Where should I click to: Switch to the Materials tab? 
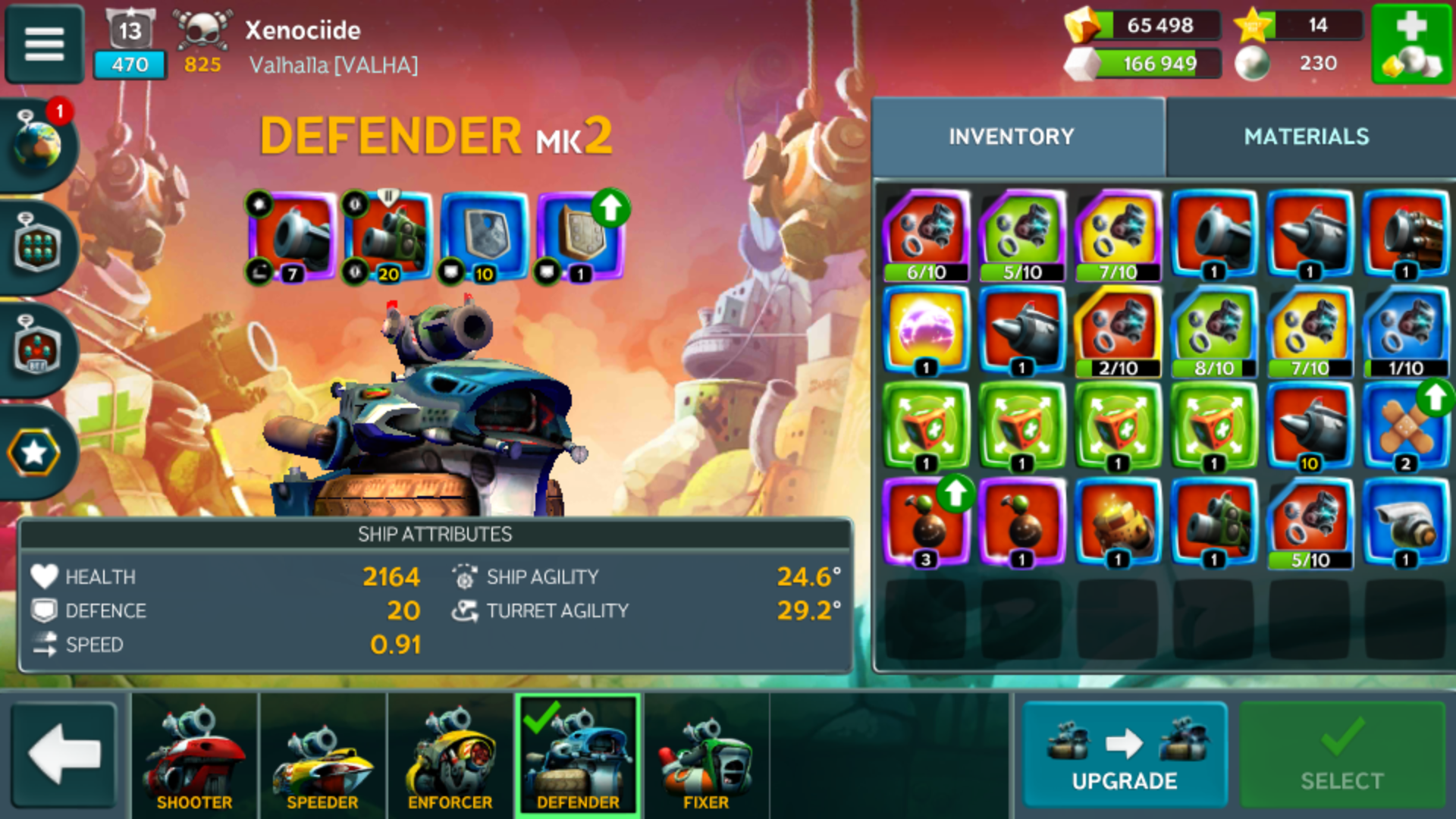point(1306,136)
